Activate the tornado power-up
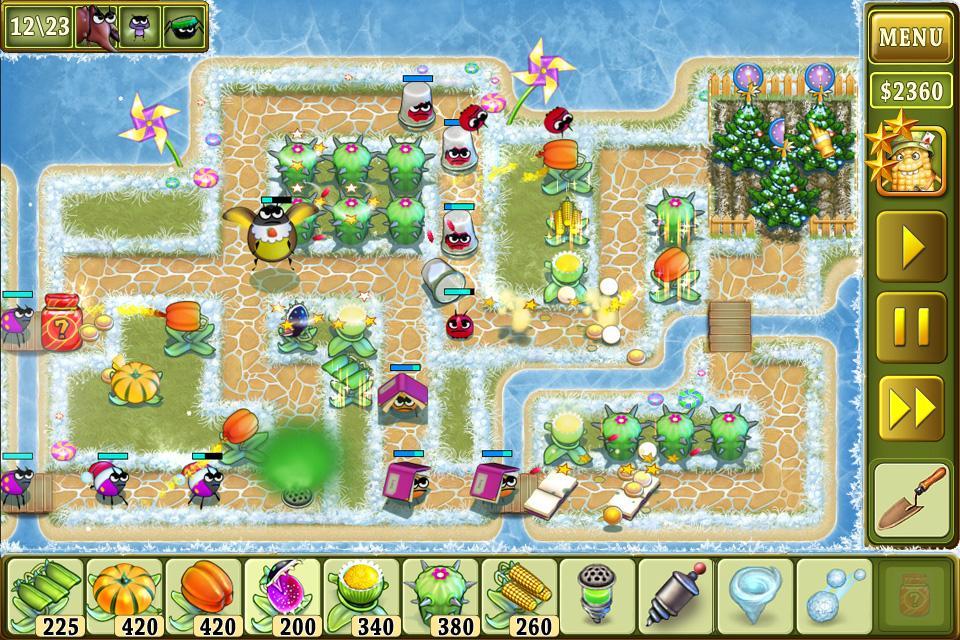 [x=755, y=597]
